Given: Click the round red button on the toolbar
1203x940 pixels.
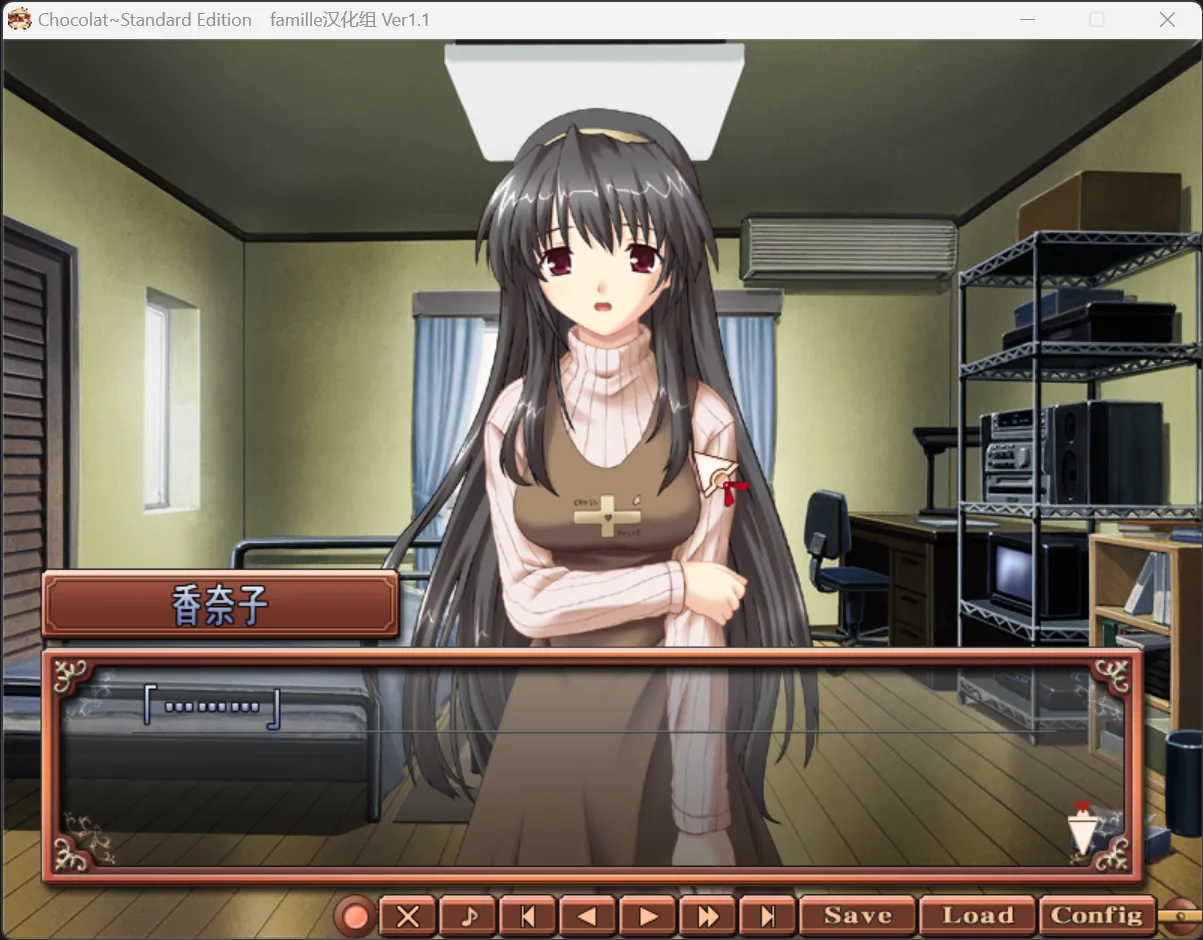Looking at the screenshot, I should (354, 916).
